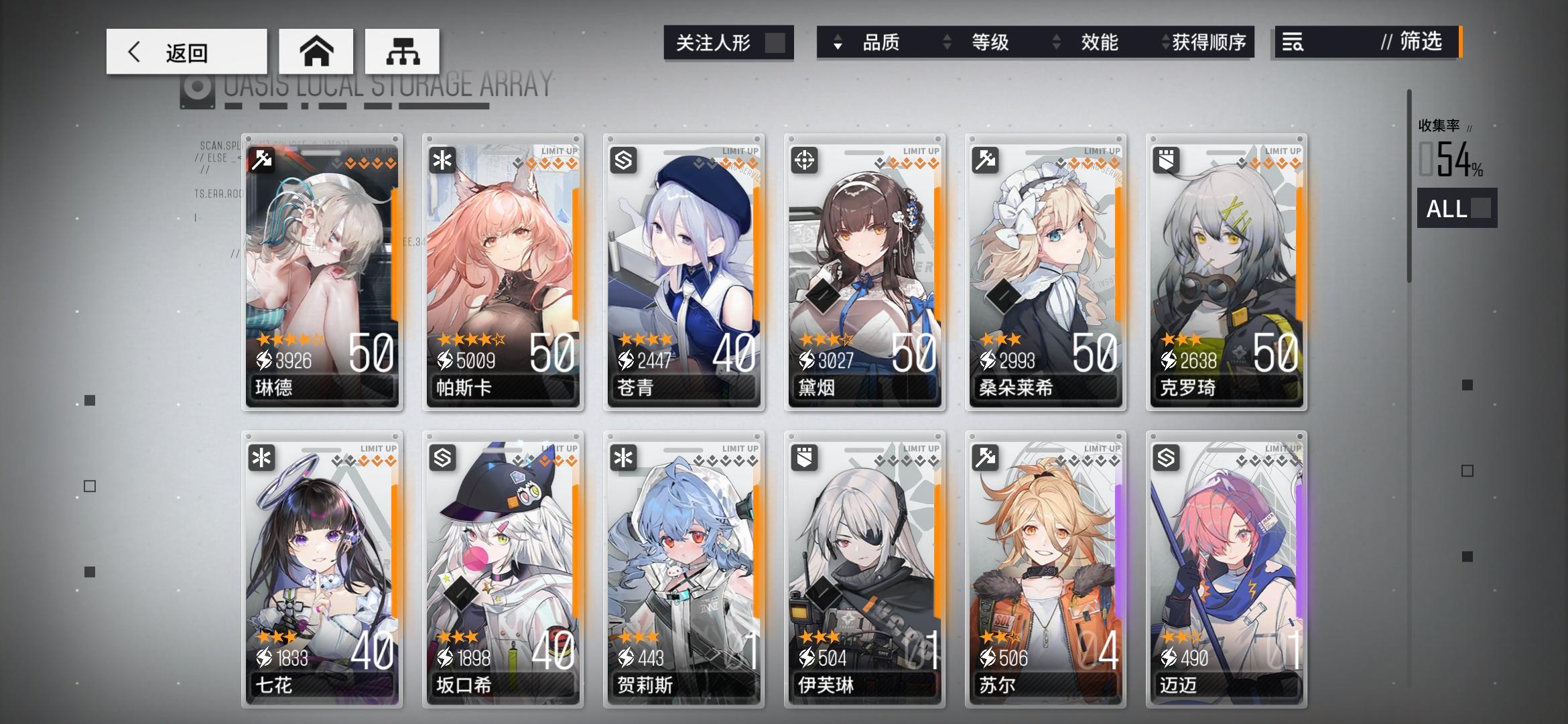Click the formation icon next to home
1568x724 pixels.
[402, 51]
